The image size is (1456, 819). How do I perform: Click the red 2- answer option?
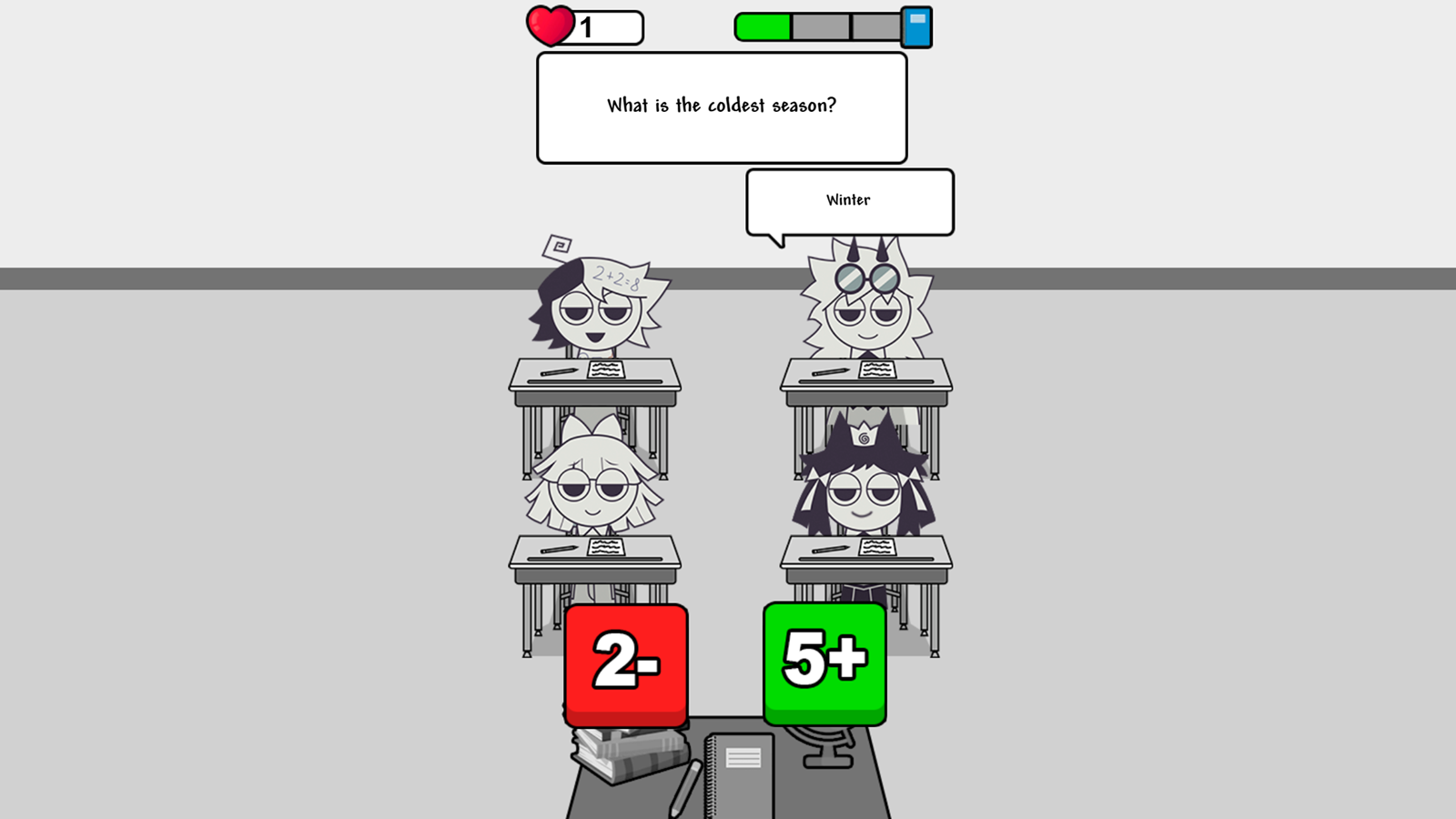tap(626, 664)
